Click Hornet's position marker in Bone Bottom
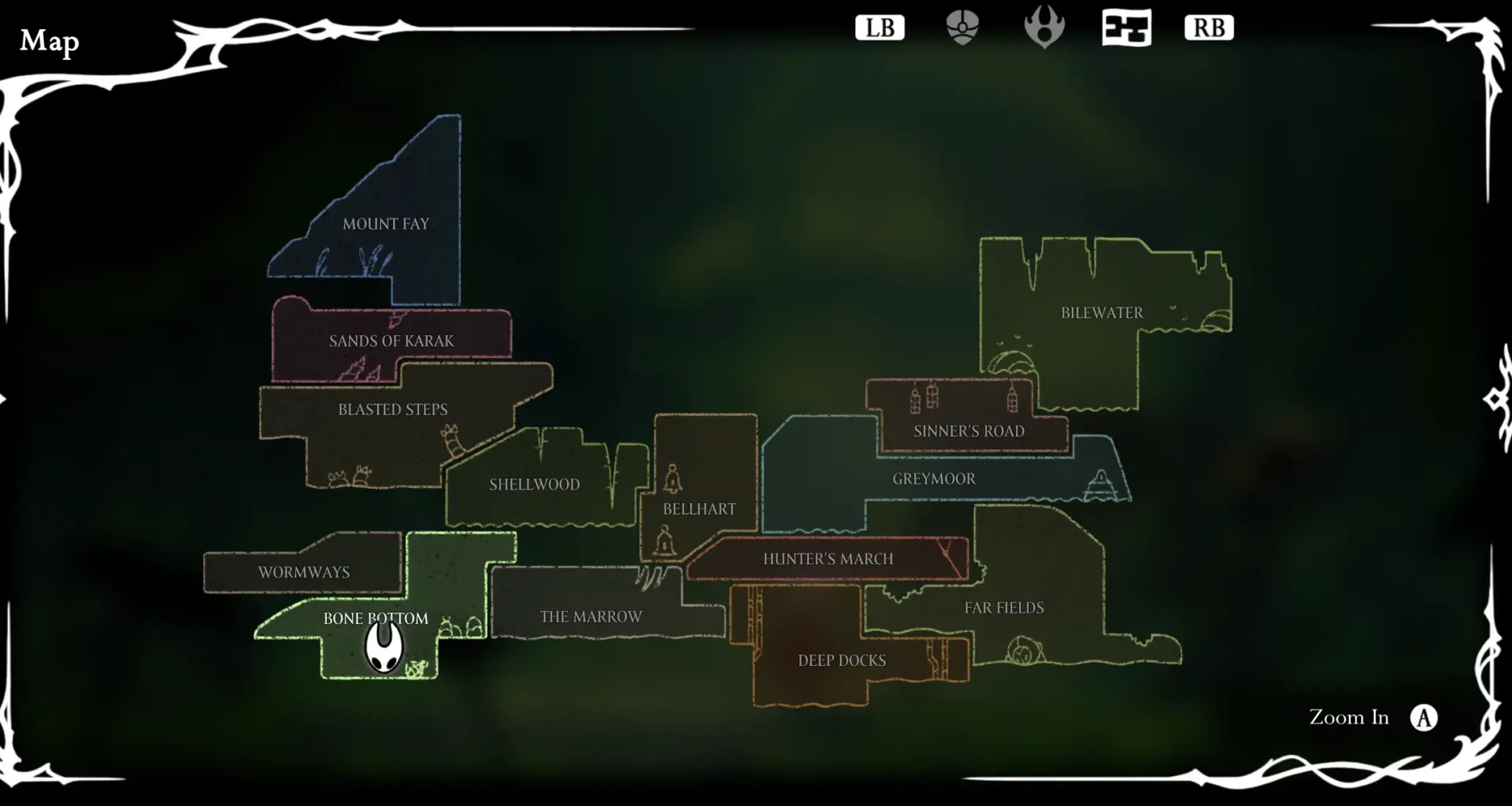The height and width of the screenshot is (806, 1512). (x=384, y=647)
